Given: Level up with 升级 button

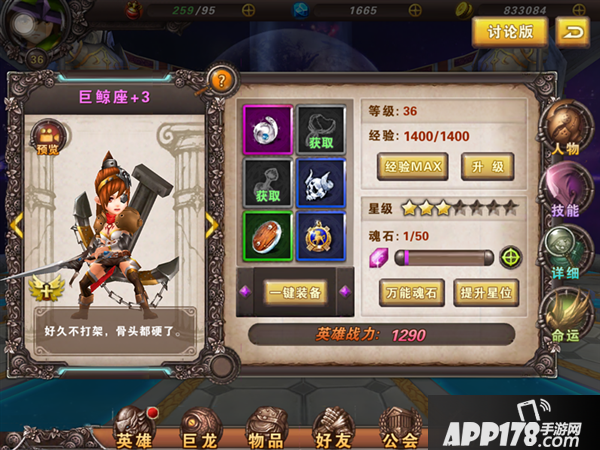Looking at the screenshot, I should (487, 166).
